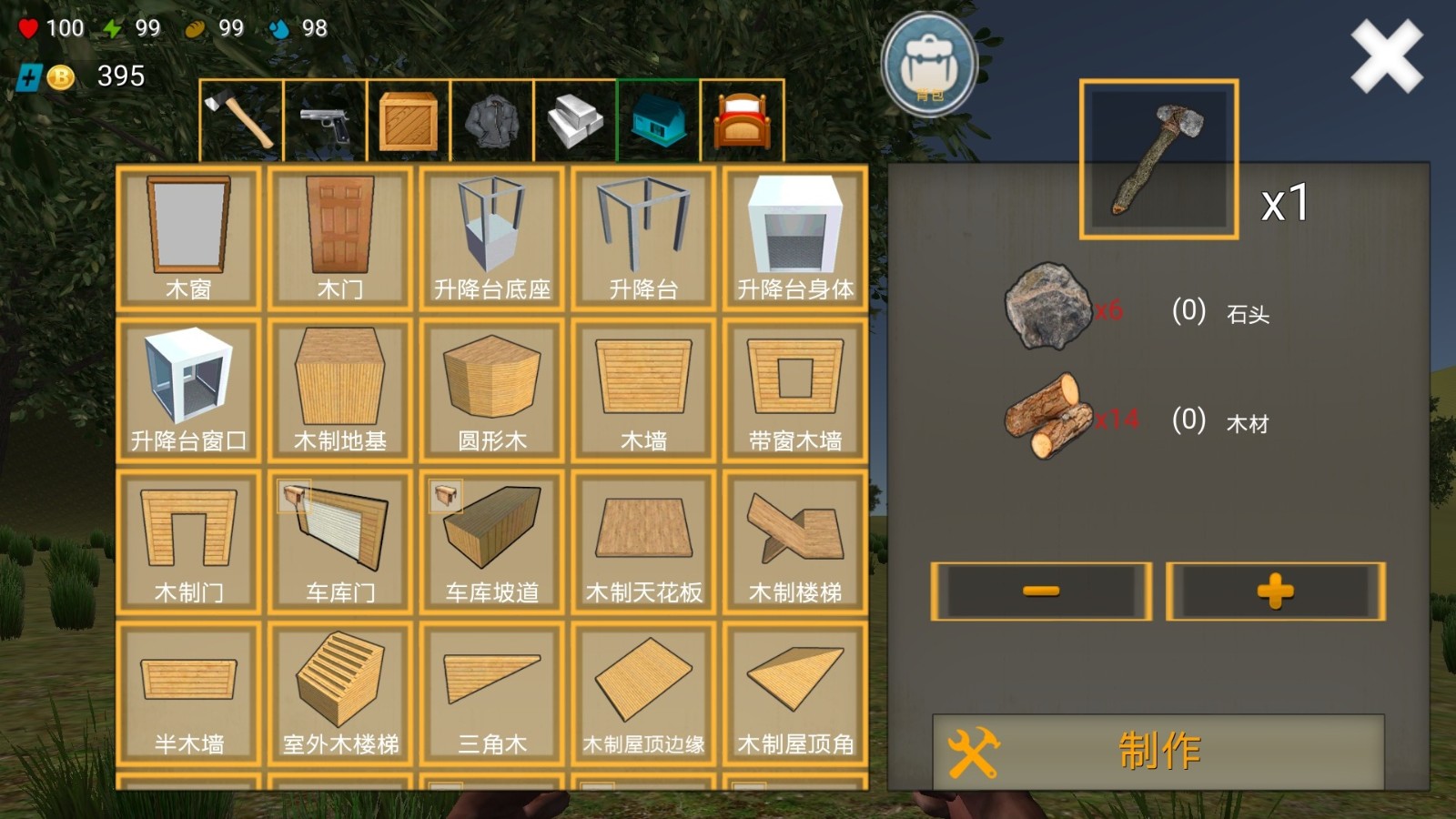The image size is (1456, 819).
Task: Open the silver ingots materials tab
Action: pyautogui.click(x=575, y=120)
